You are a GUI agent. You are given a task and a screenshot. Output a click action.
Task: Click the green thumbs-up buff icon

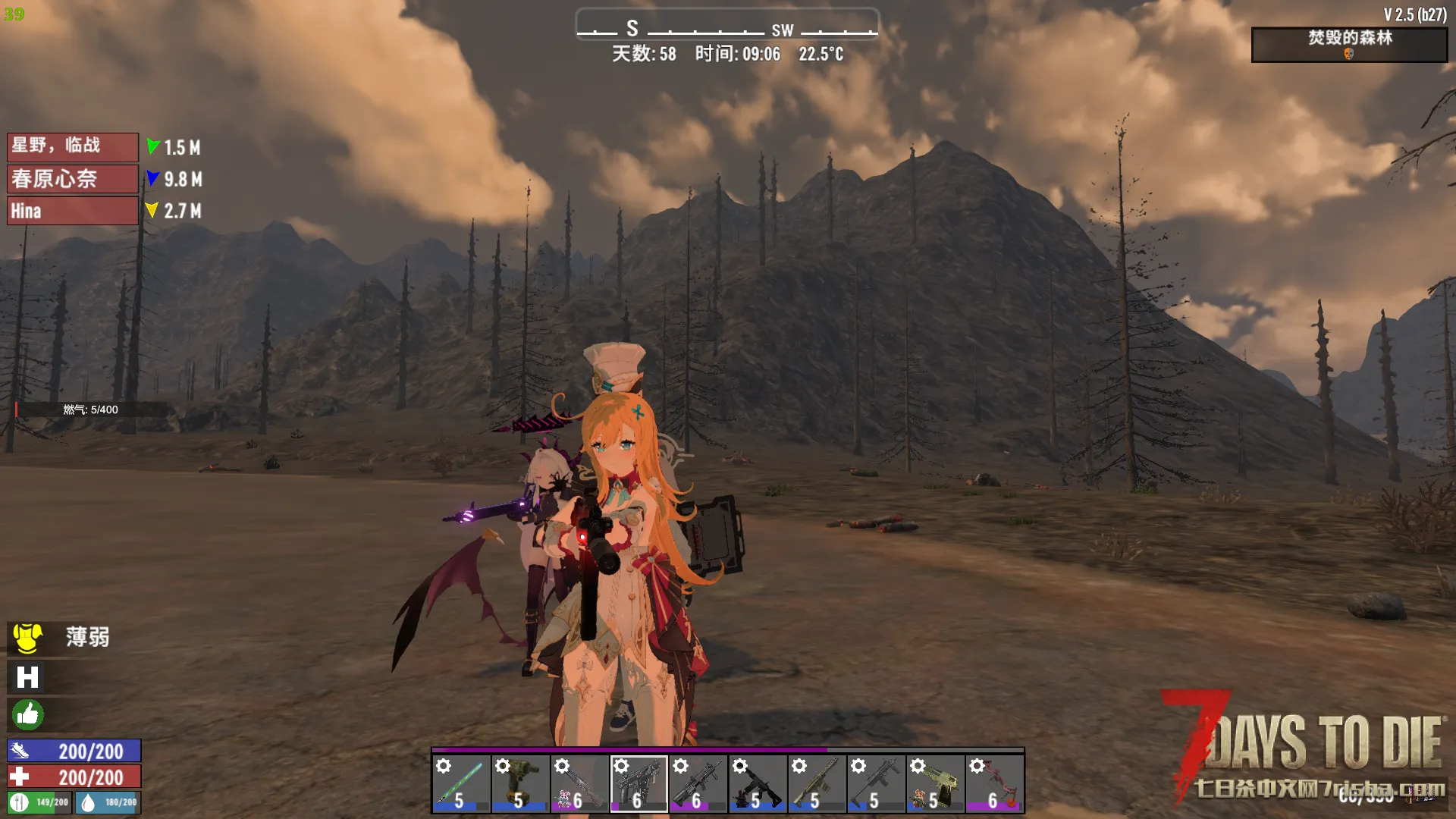pyautogui.click(x=27, y=714)
